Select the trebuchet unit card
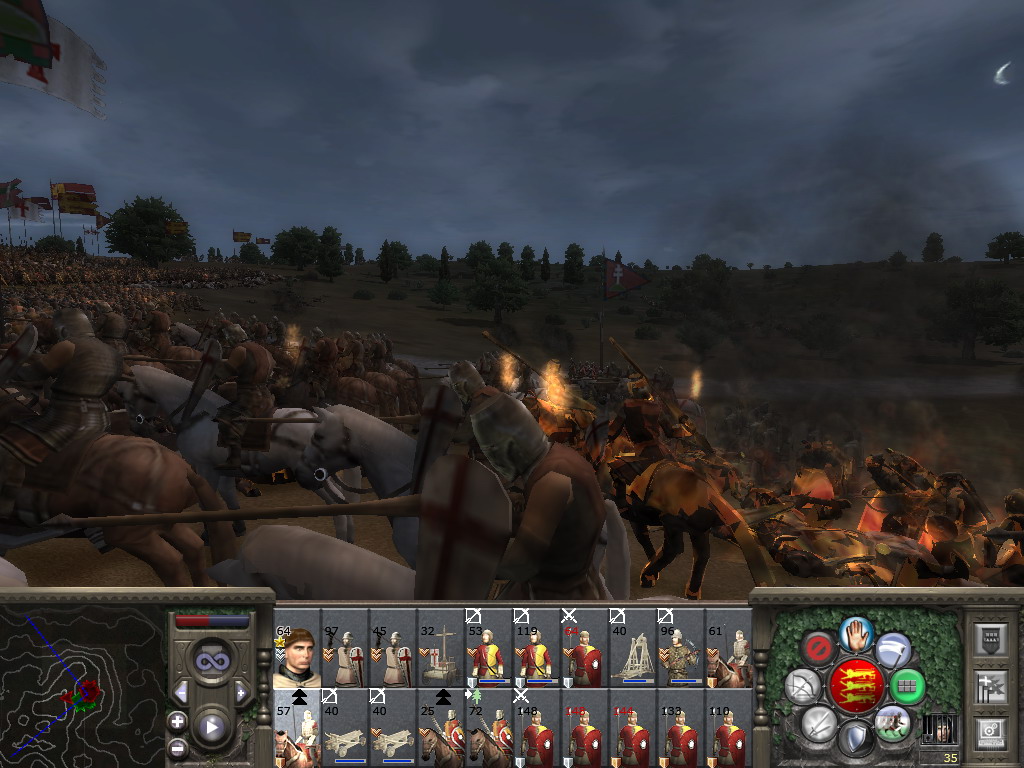This screenshot has height=768, width=1024. [x=633, y=656]
